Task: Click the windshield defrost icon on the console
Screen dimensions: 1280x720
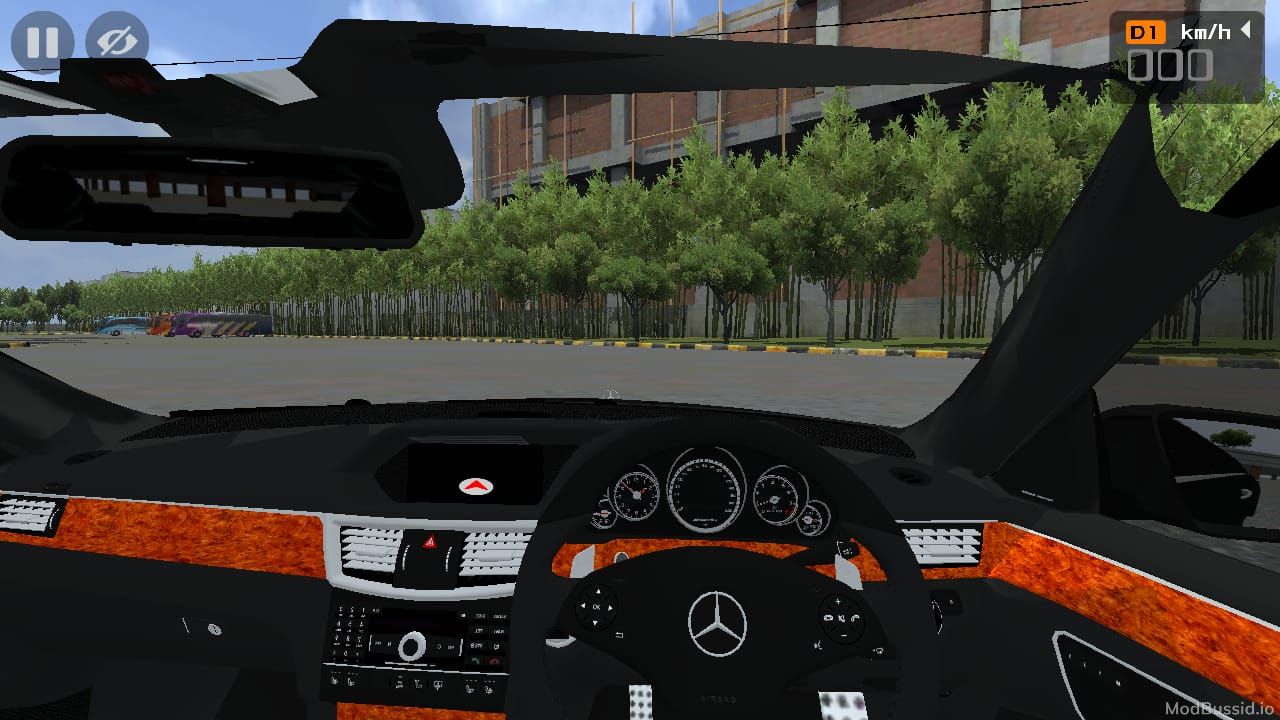Action: (x=438, y=684)
